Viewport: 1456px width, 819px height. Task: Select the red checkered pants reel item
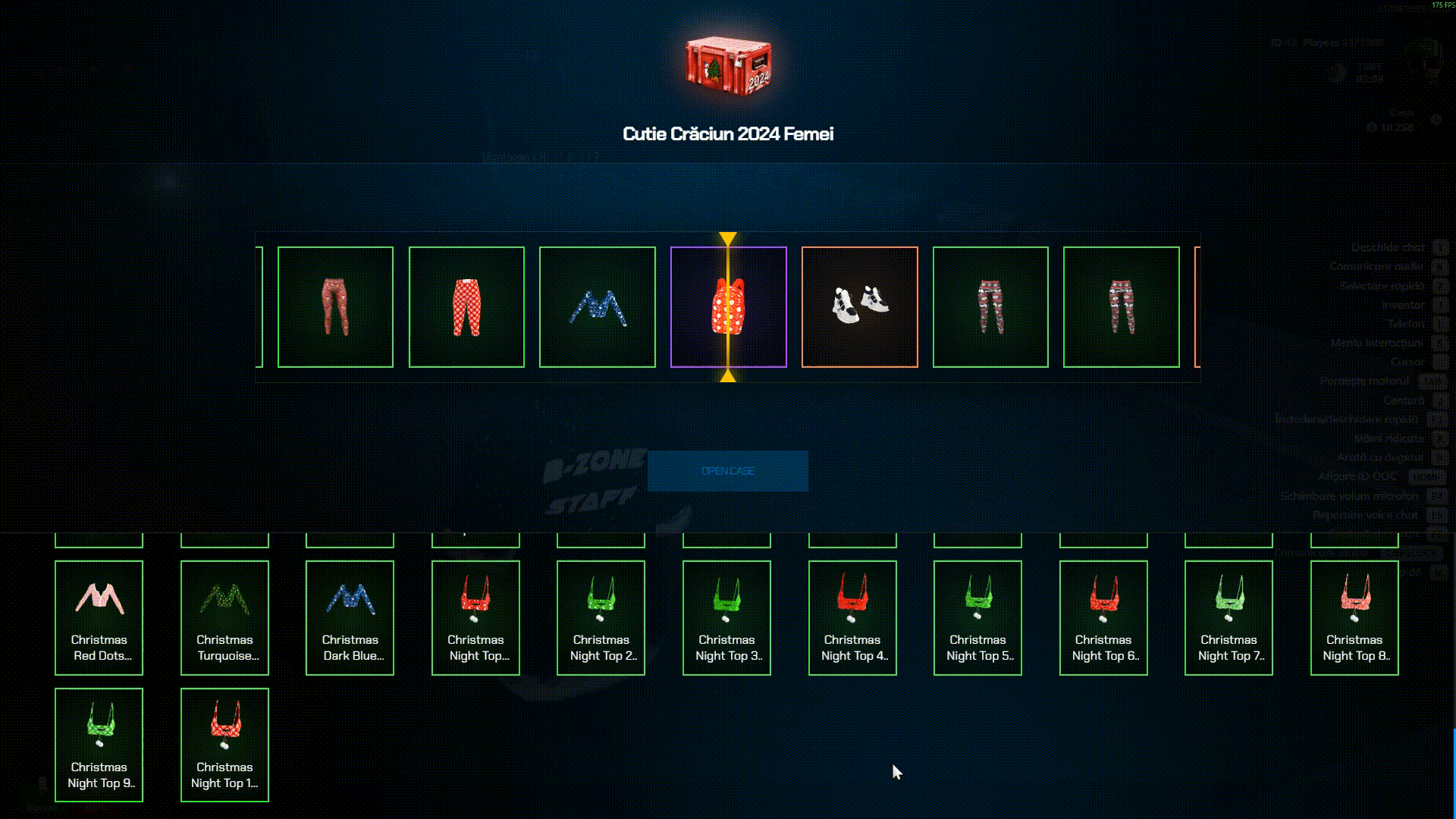(466, 307)
